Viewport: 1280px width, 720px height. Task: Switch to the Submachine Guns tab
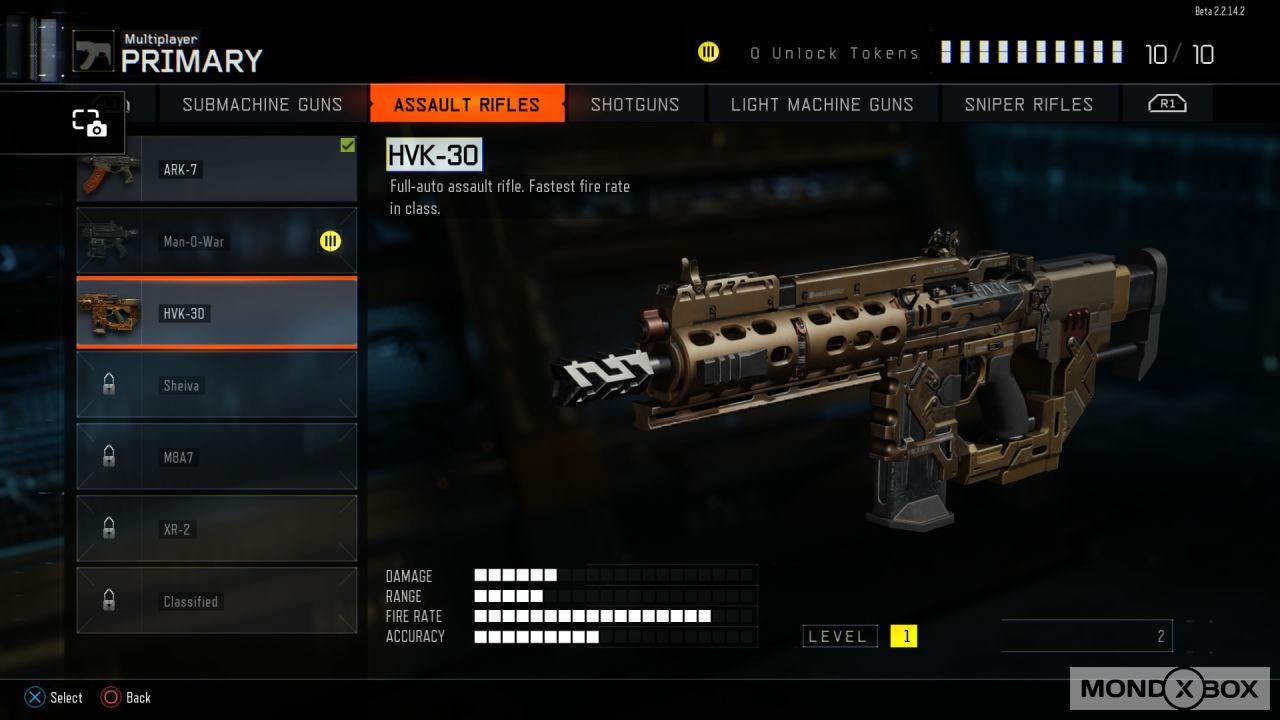(262, 104)
